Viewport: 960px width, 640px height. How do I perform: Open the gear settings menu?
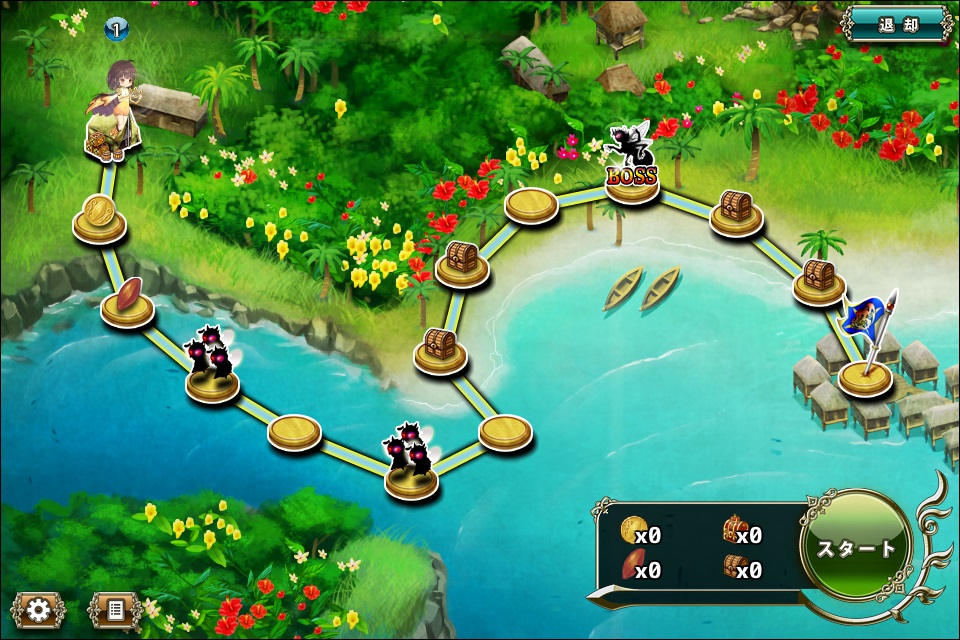click(39, 609)
